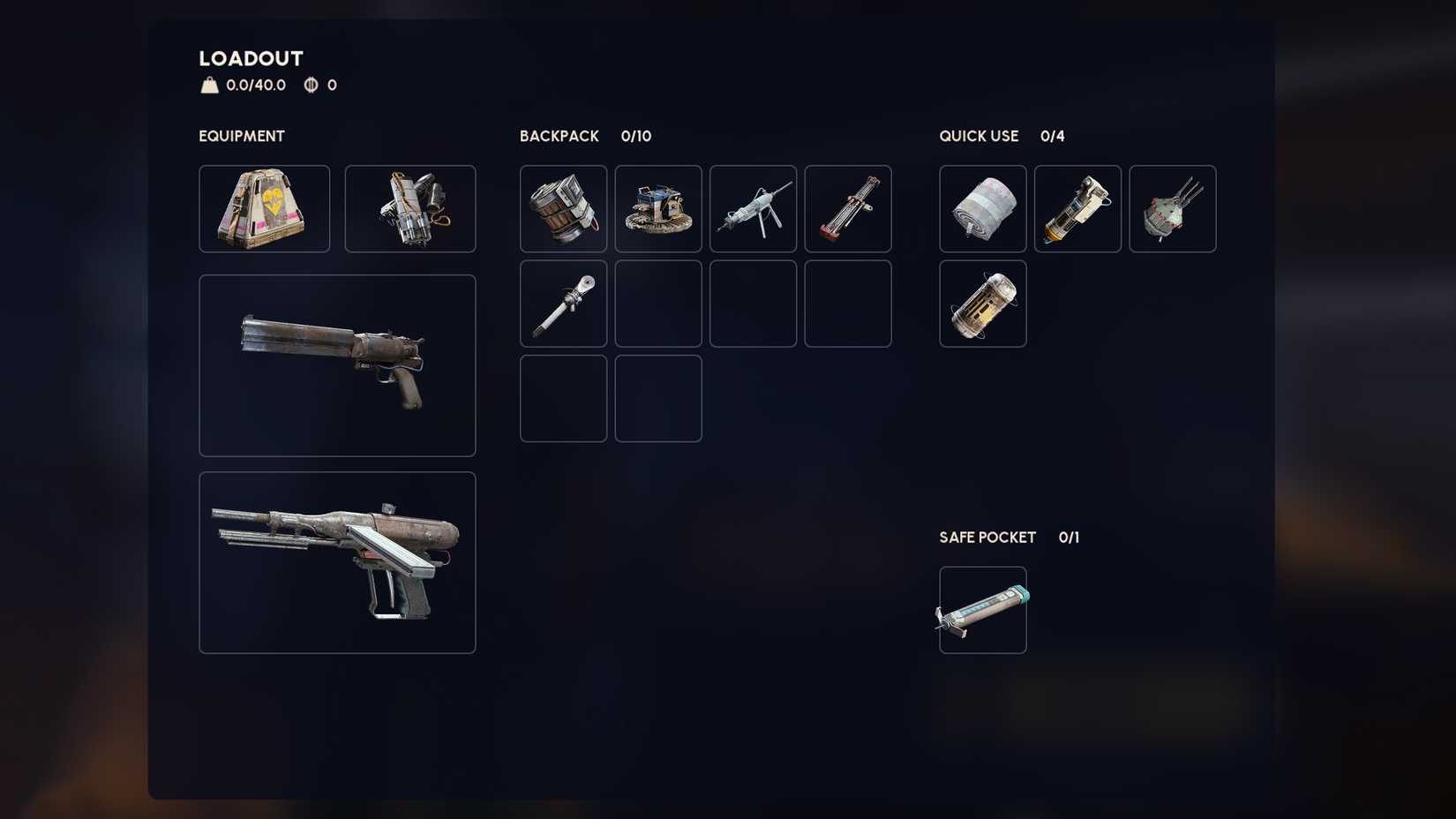Click the deployable turret item in backpack

tap(658, 208)
